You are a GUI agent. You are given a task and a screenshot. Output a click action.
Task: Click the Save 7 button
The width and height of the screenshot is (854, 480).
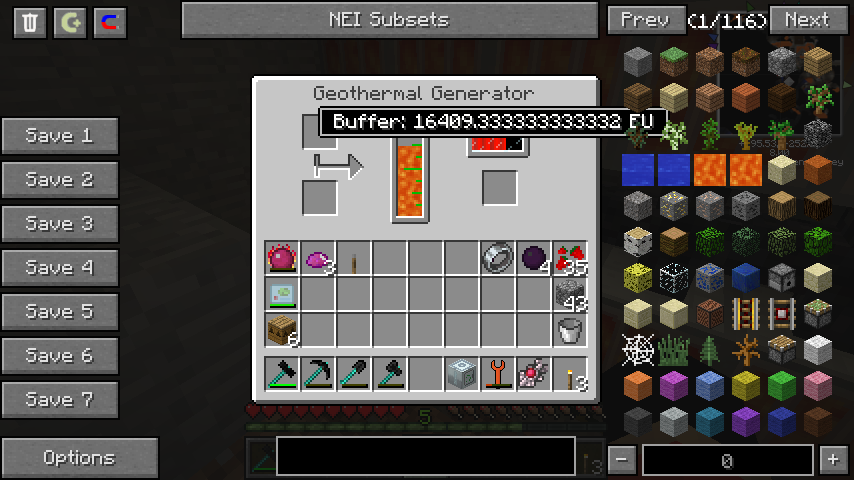pos(60,400)
